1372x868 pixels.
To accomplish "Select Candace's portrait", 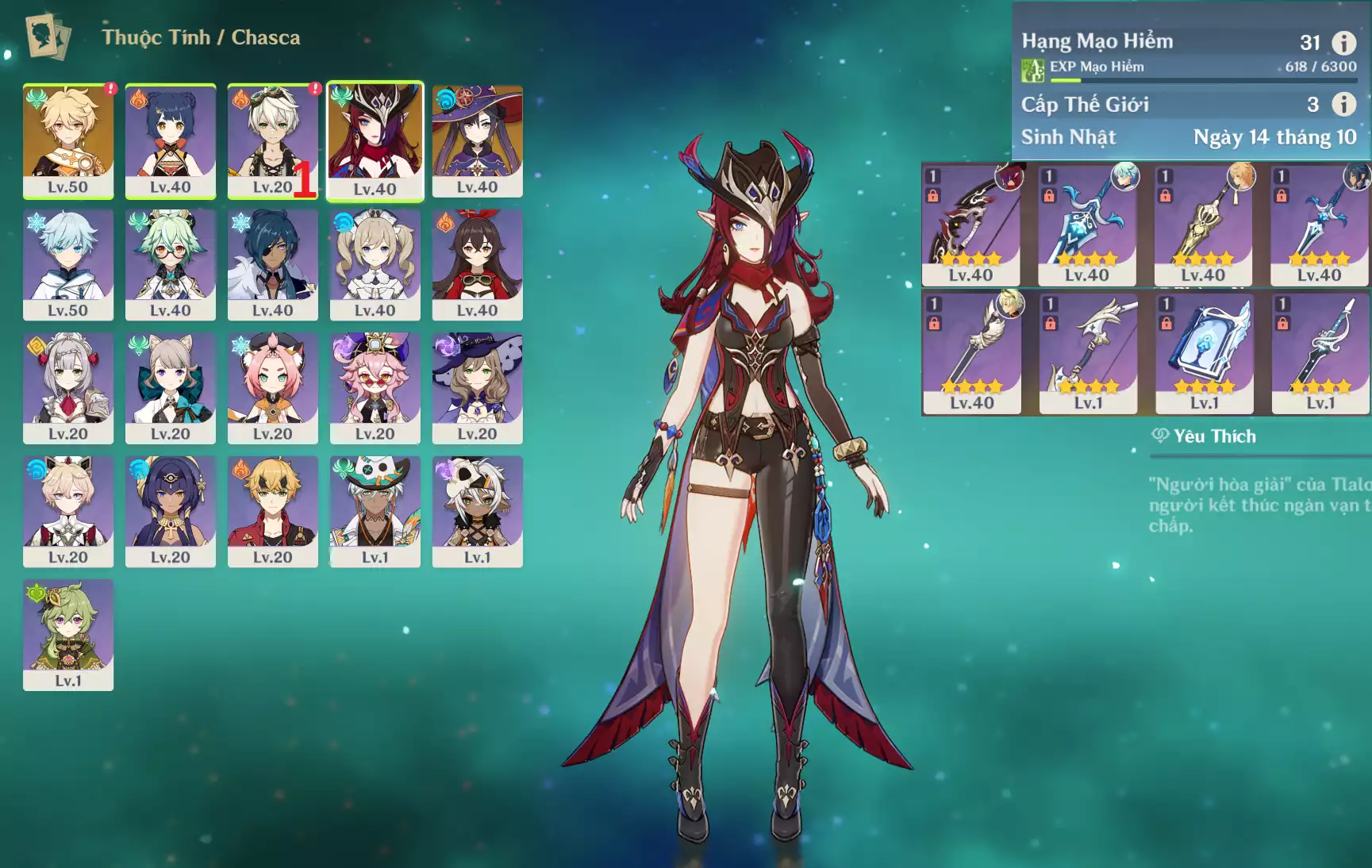I will coord(171,510).
